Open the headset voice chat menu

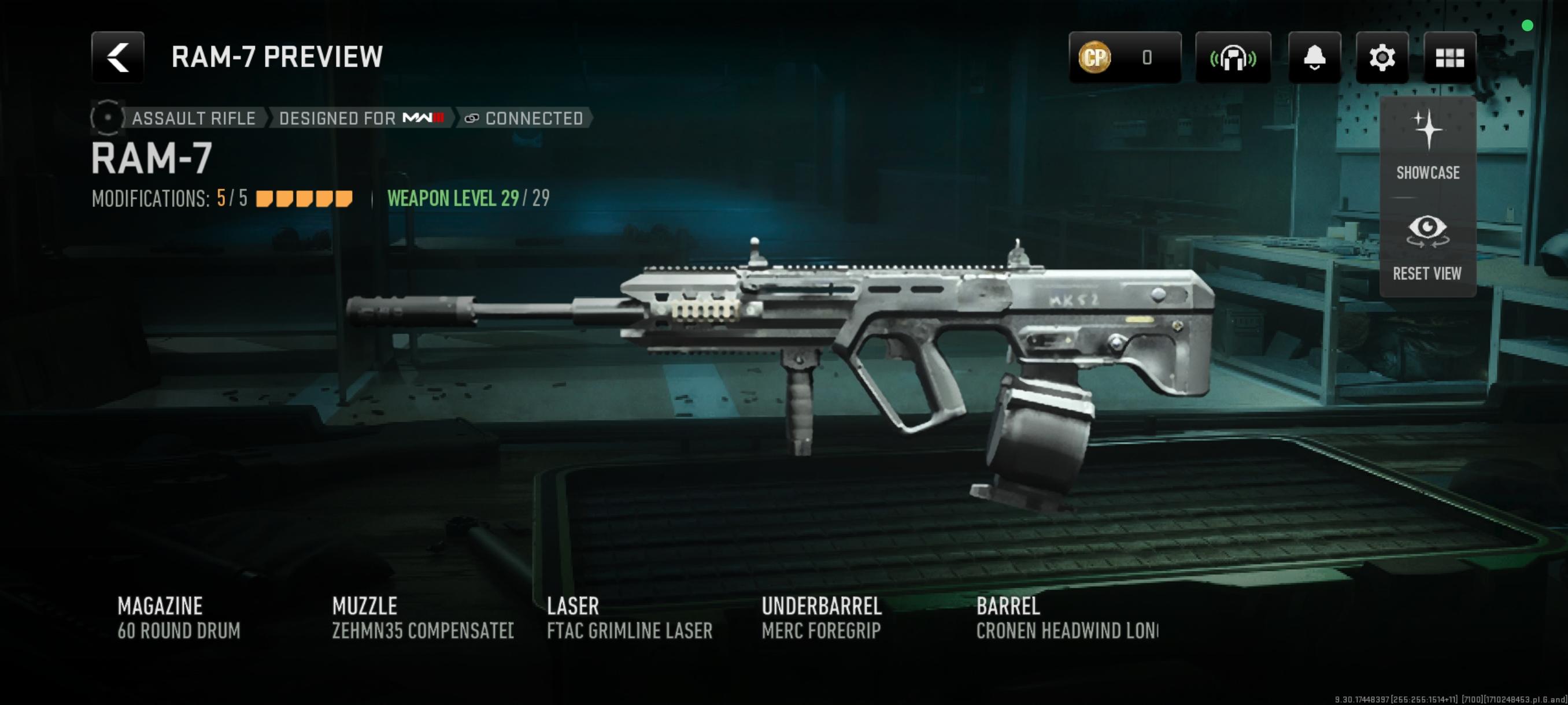pos(1233,57)
